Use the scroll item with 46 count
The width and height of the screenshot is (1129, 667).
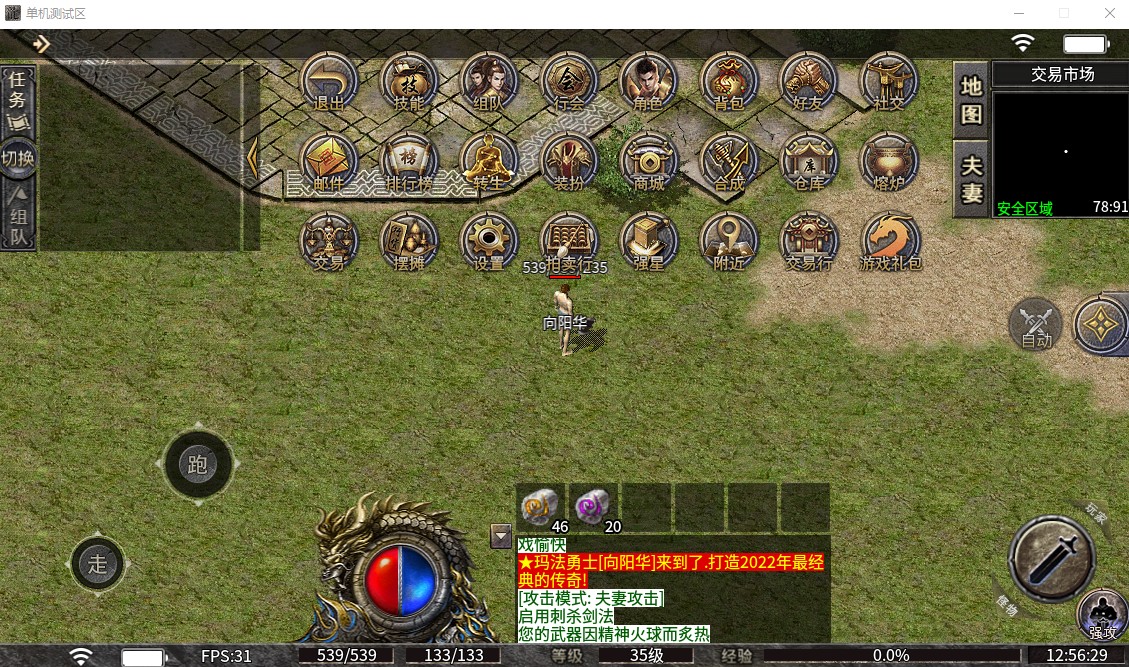click(x=542, y=507)
